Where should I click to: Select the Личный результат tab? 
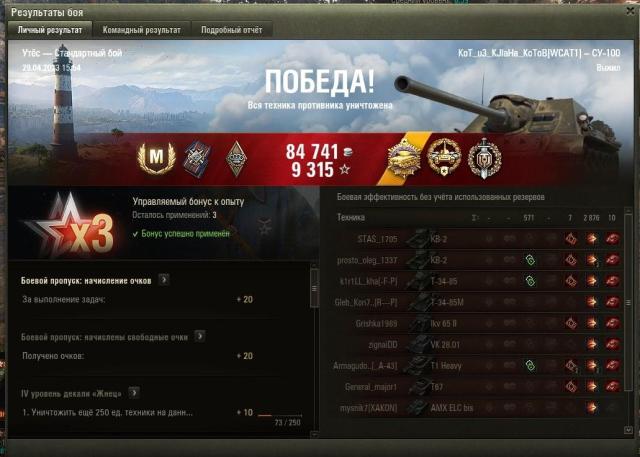tap(48, 30)
